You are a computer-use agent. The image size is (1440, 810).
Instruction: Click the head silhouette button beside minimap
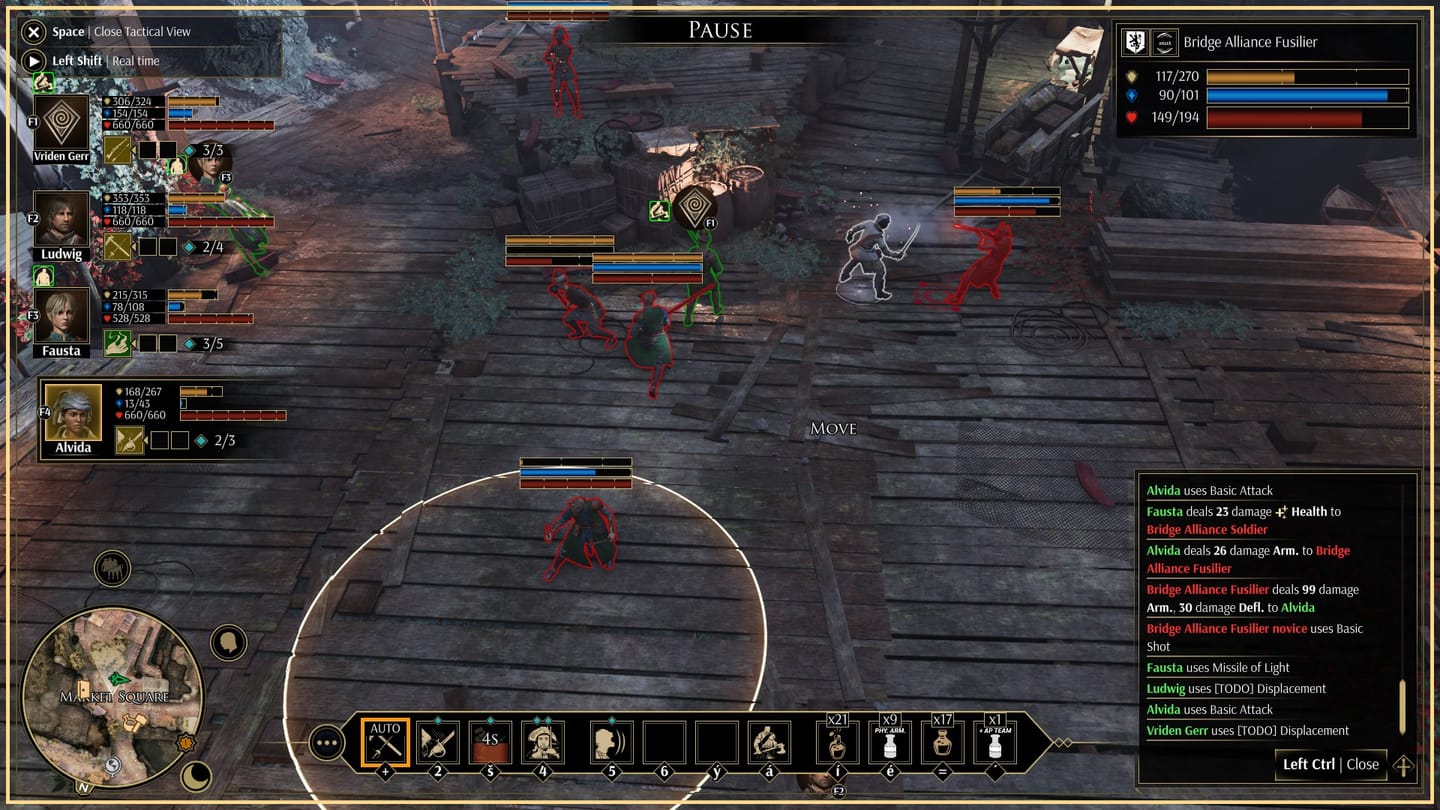[x=228, y=643]
